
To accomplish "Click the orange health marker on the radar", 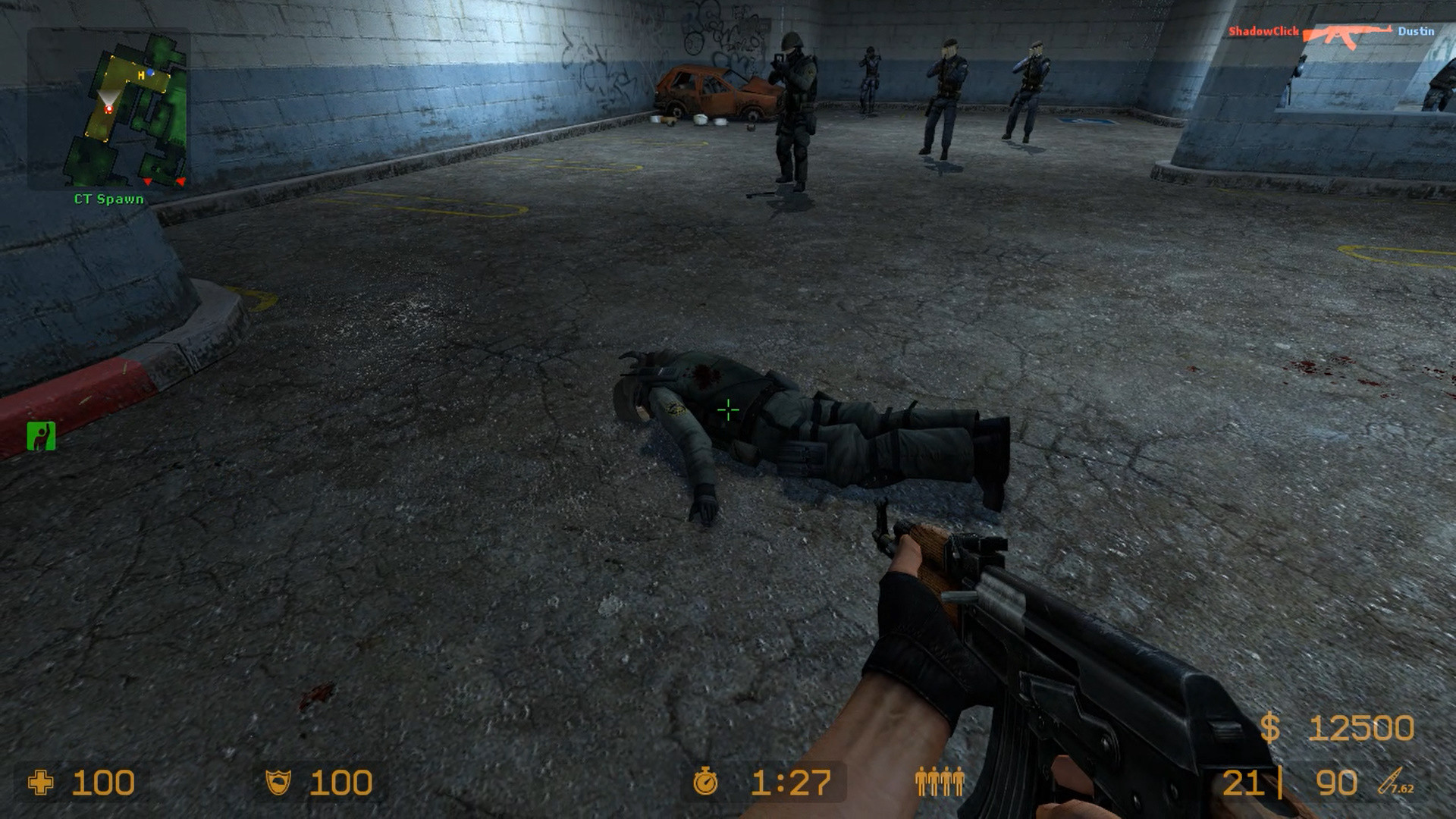I will [x=109, y=108].
